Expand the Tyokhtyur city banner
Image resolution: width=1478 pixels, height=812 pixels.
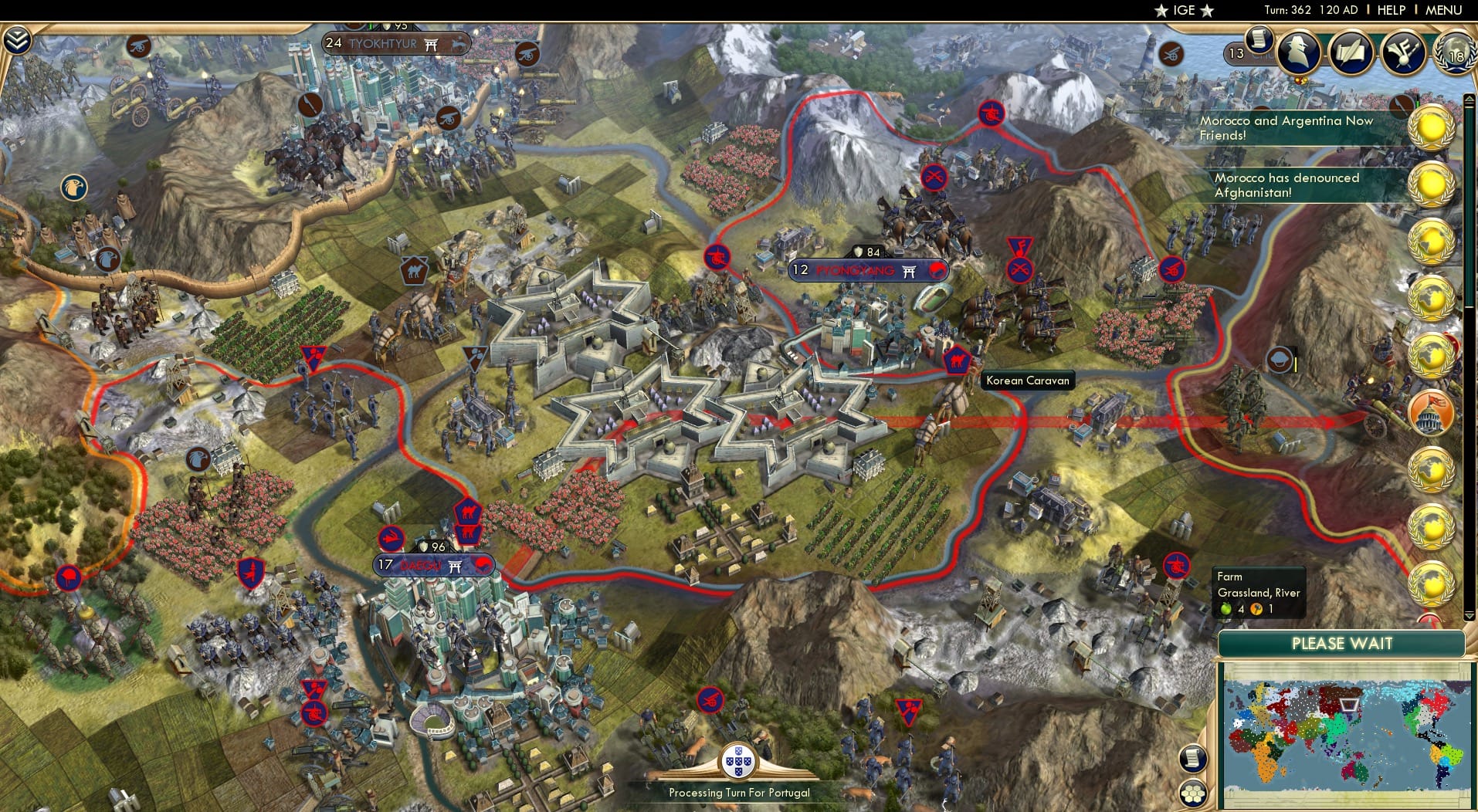395,43
